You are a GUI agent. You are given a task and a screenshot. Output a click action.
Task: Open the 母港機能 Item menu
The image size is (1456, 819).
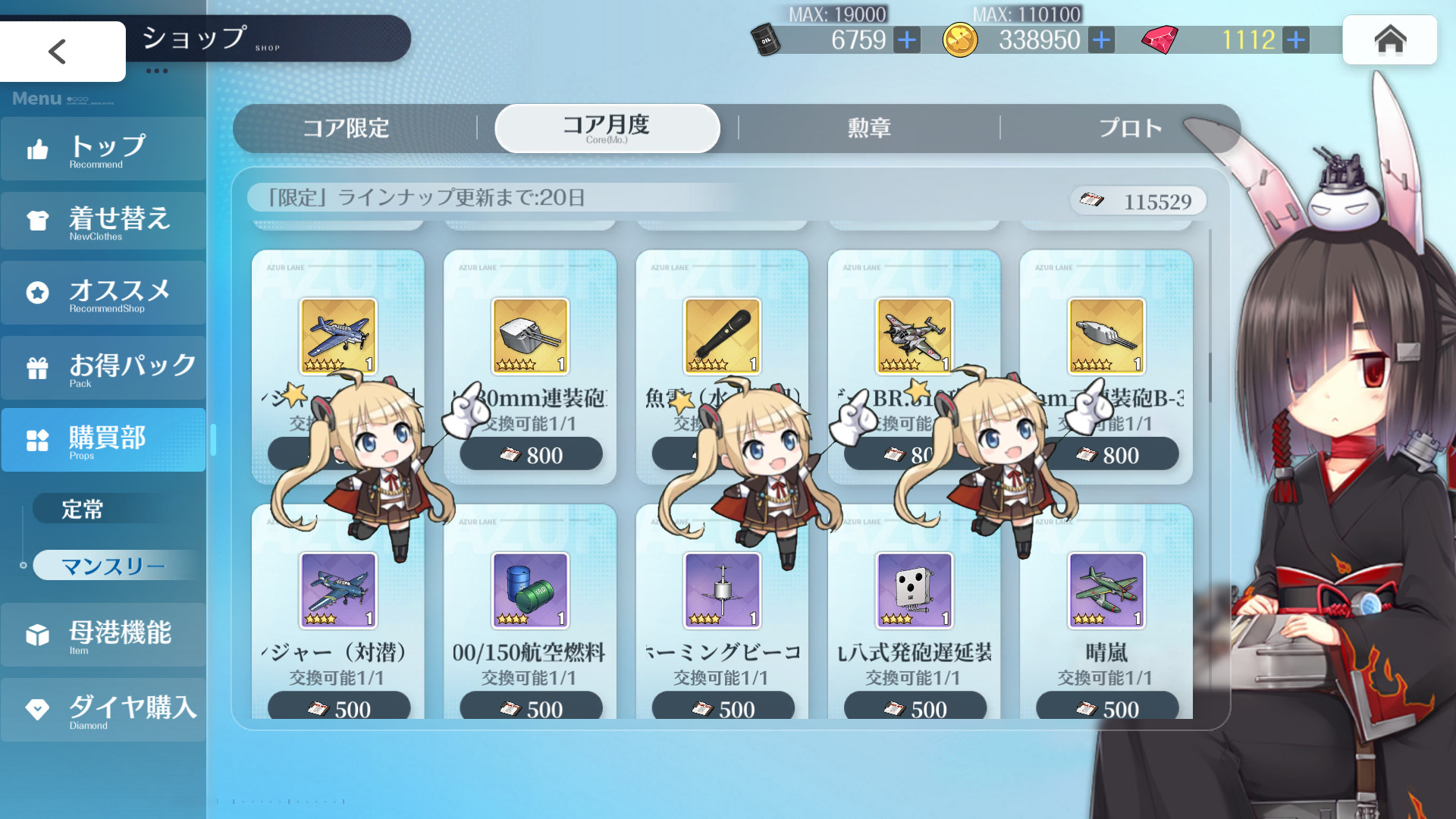click(103, 635)
